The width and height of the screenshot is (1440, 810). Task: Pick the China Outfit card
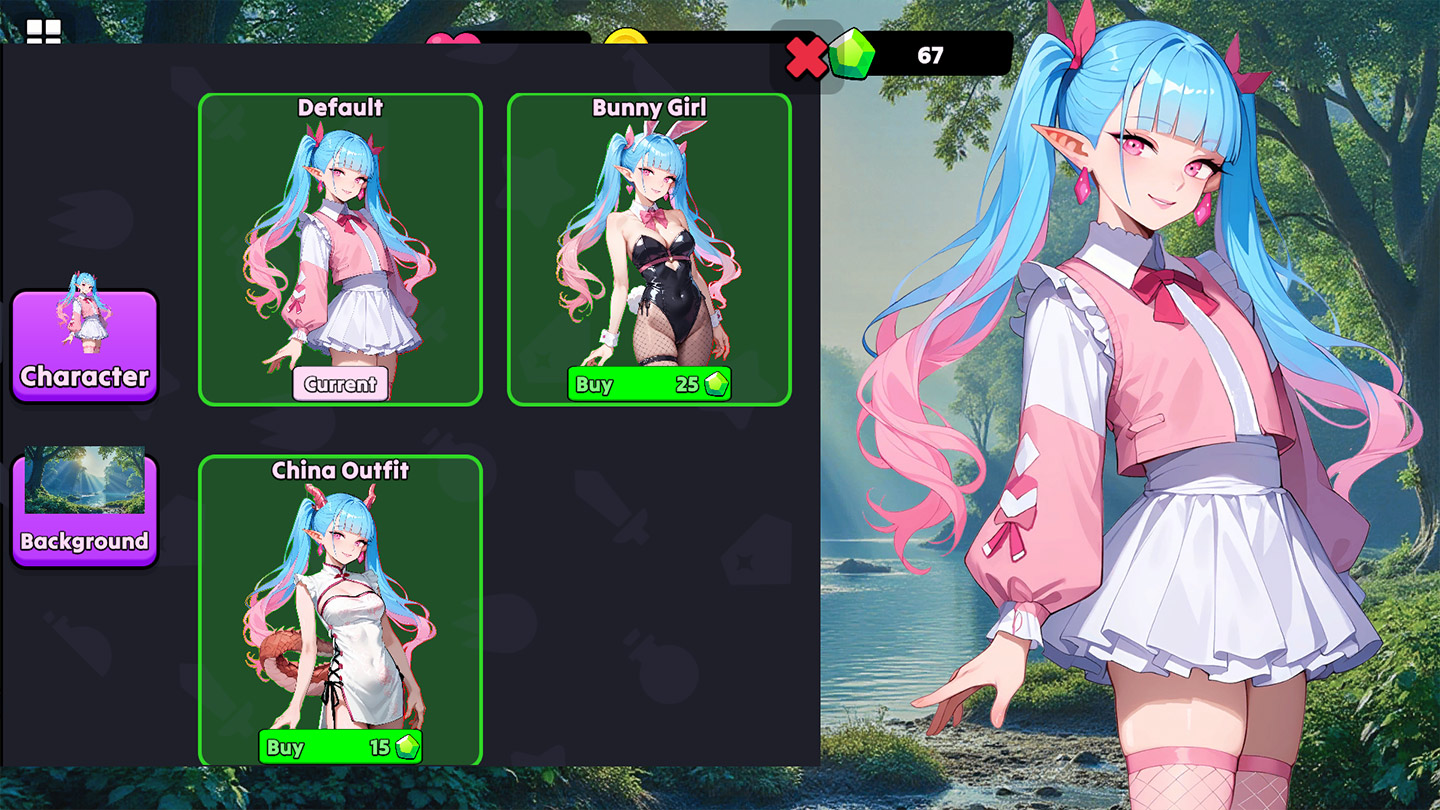tap(340, 600)
